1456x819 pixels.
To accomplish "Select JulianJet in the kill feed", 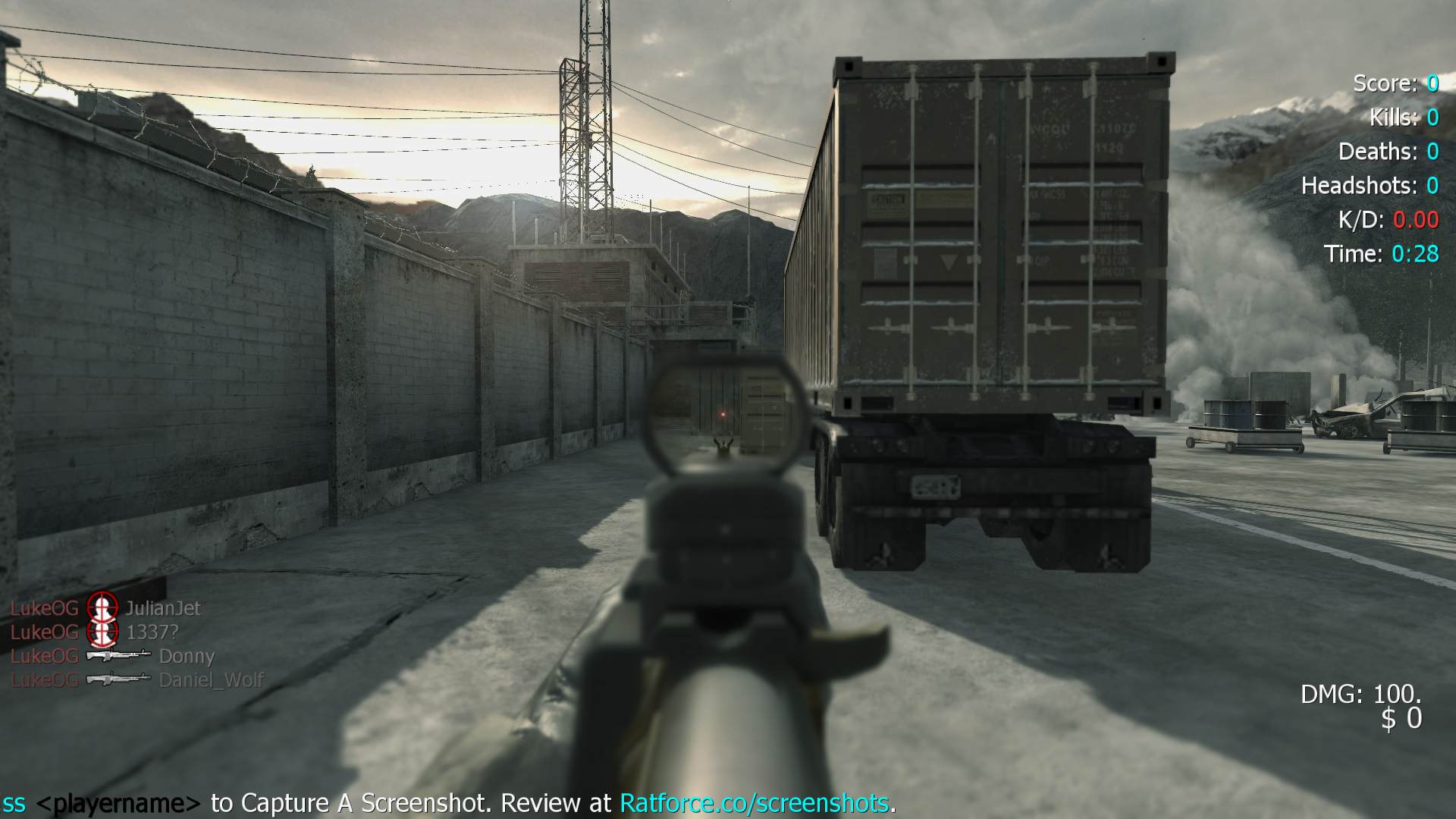I will (x=163, y=608).
